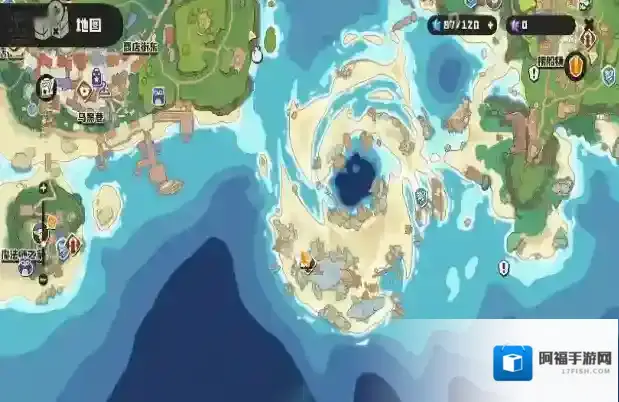Select the exclamation marker in the sea

tap(503, 268)
